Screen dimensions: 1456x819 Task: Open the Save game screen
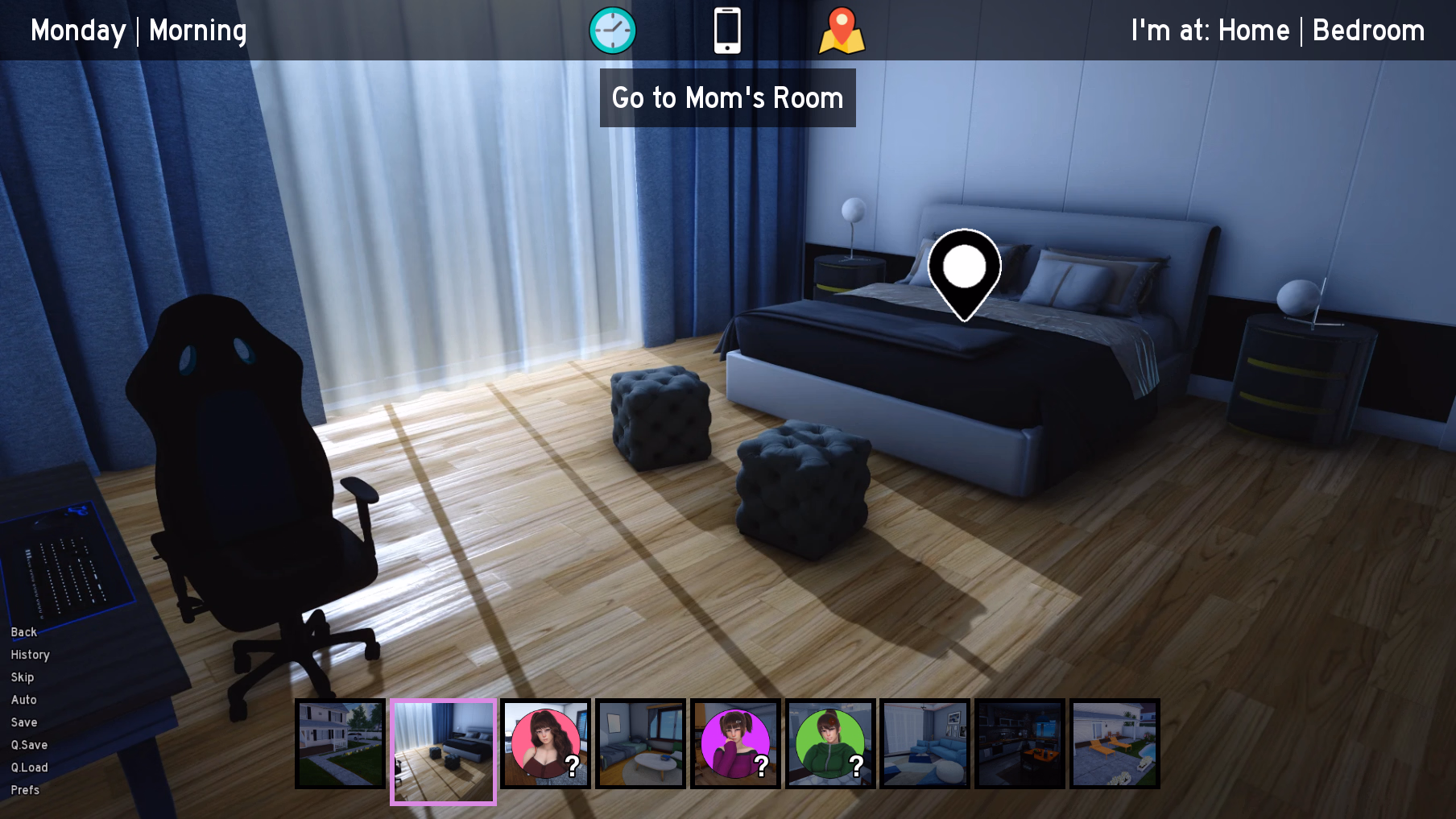[24, 722]
